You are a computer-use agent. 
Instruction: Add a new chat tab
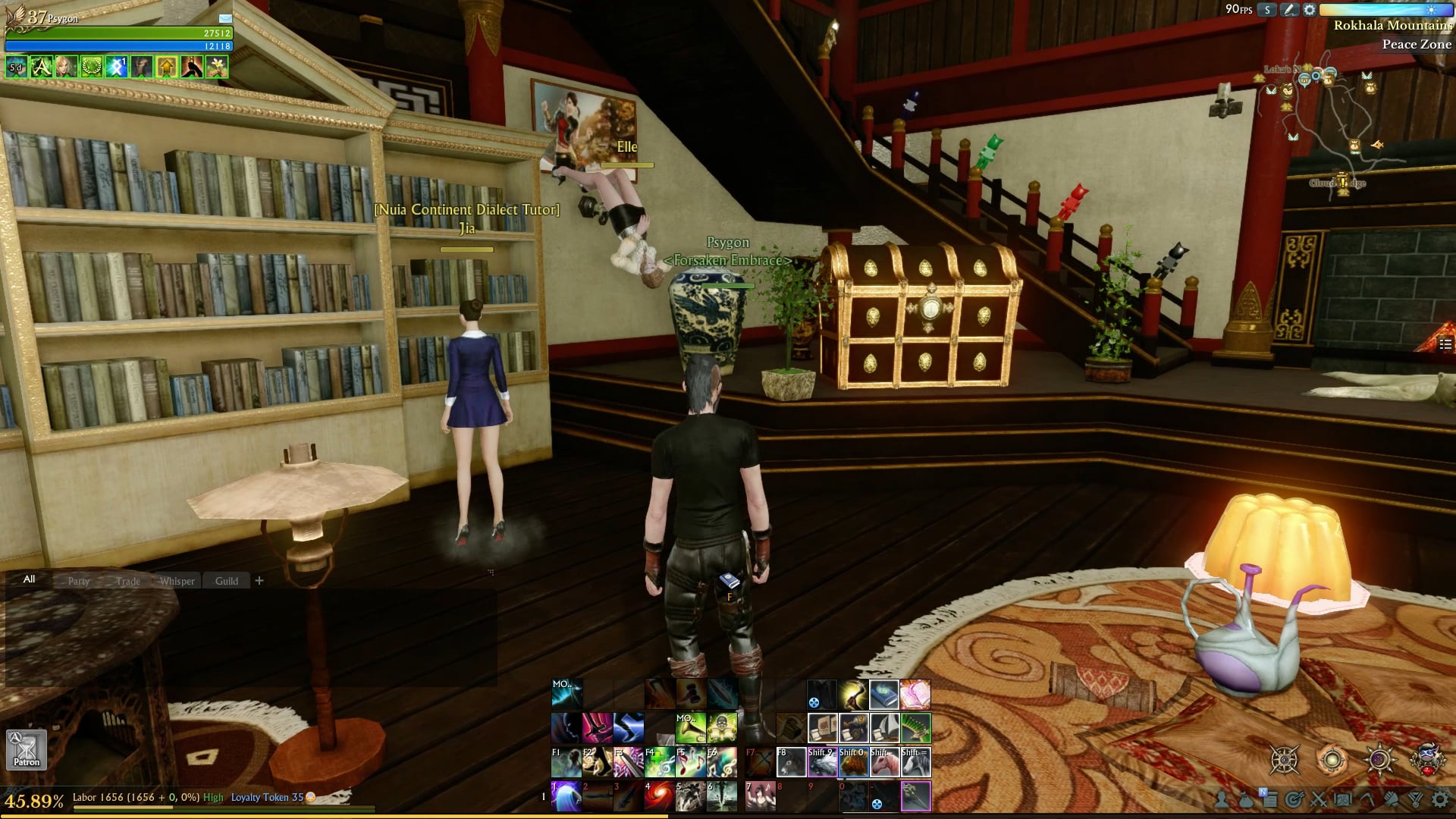pos(259,581)
